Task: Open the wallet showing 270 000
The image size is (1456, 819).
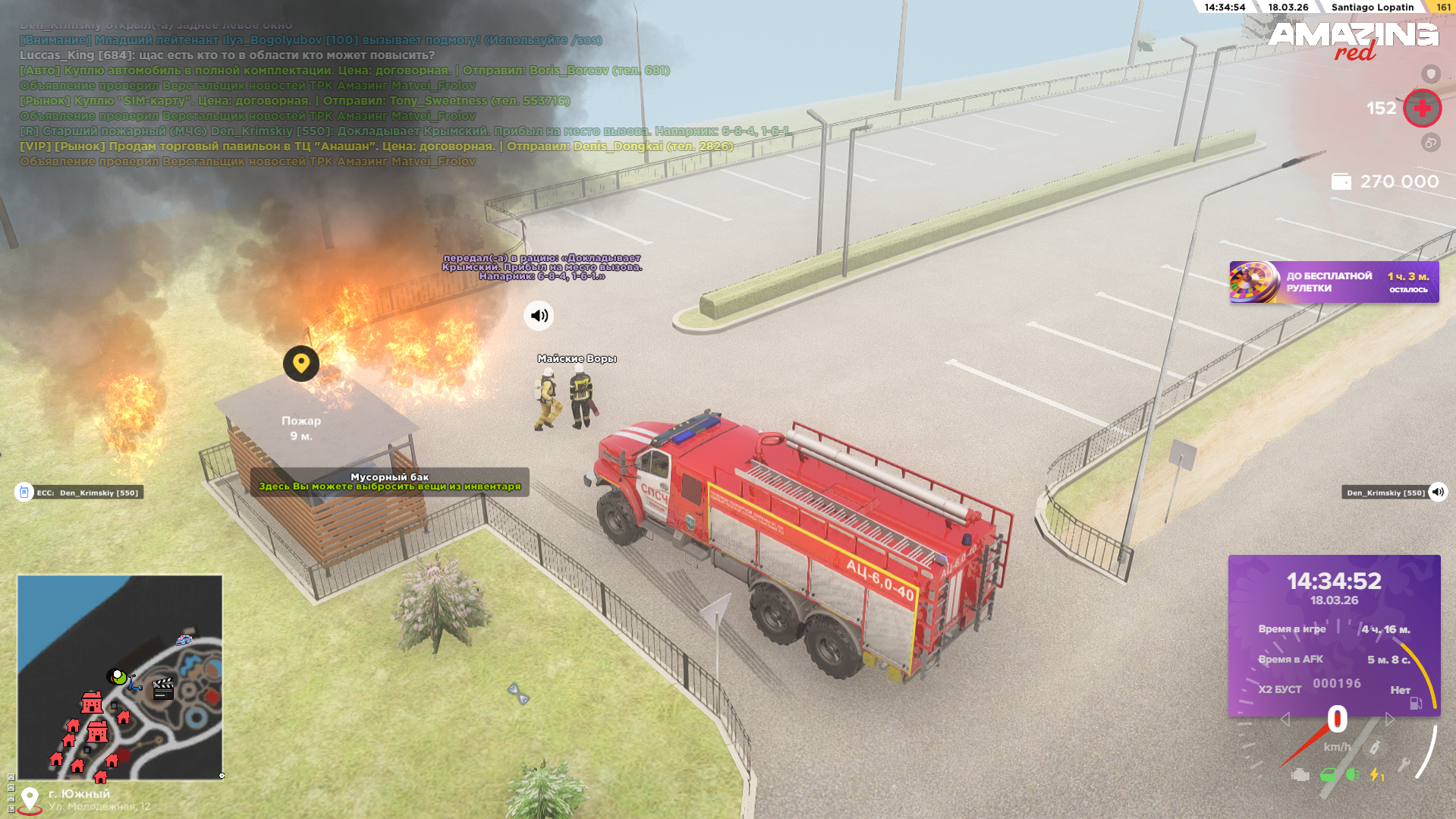Action: pyautogui.click(x=1341, y=182)
